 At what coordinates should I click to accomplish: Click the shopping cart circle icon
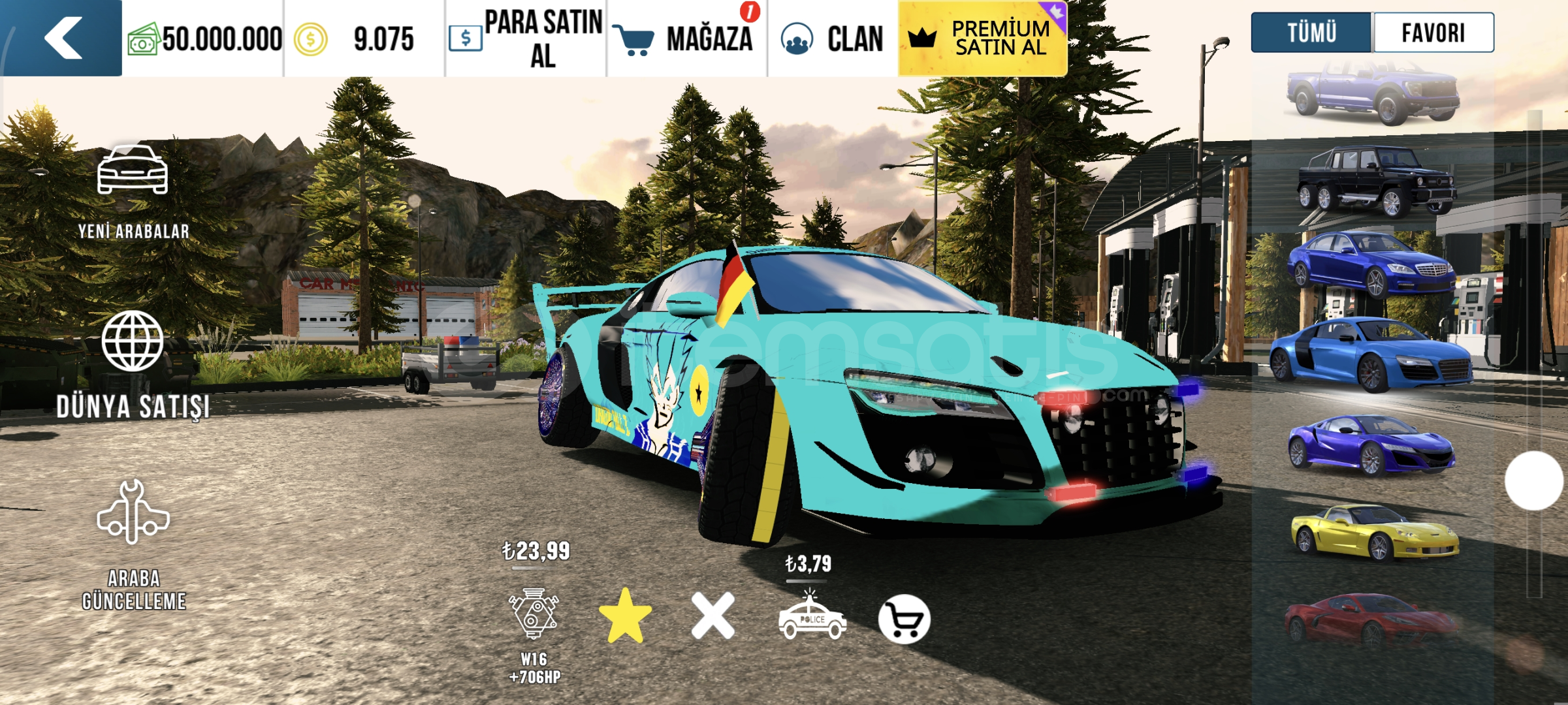pyautogui.click(x=904, y=619)
